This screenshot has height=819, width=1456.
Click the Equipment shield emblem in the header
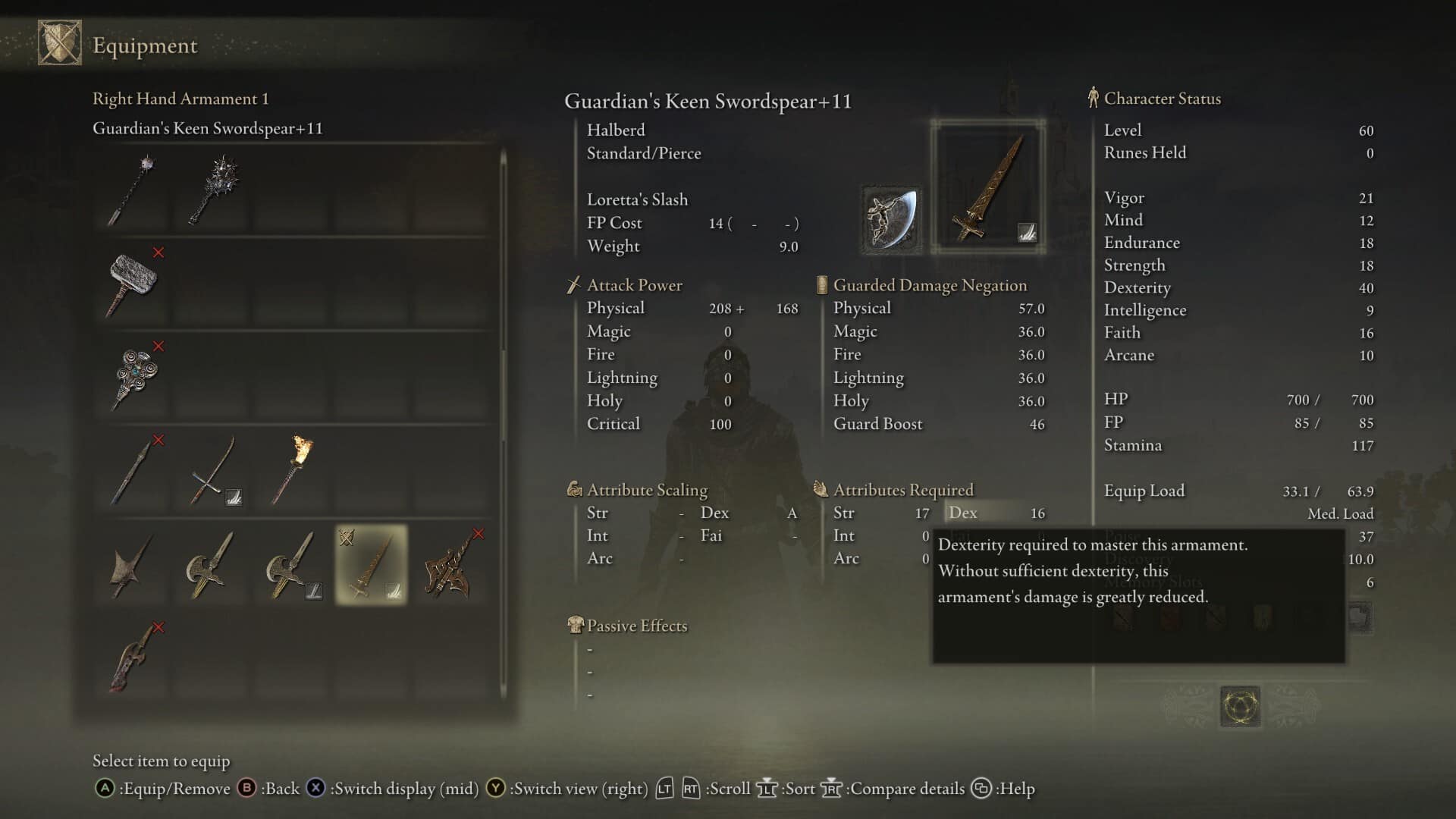61,43
